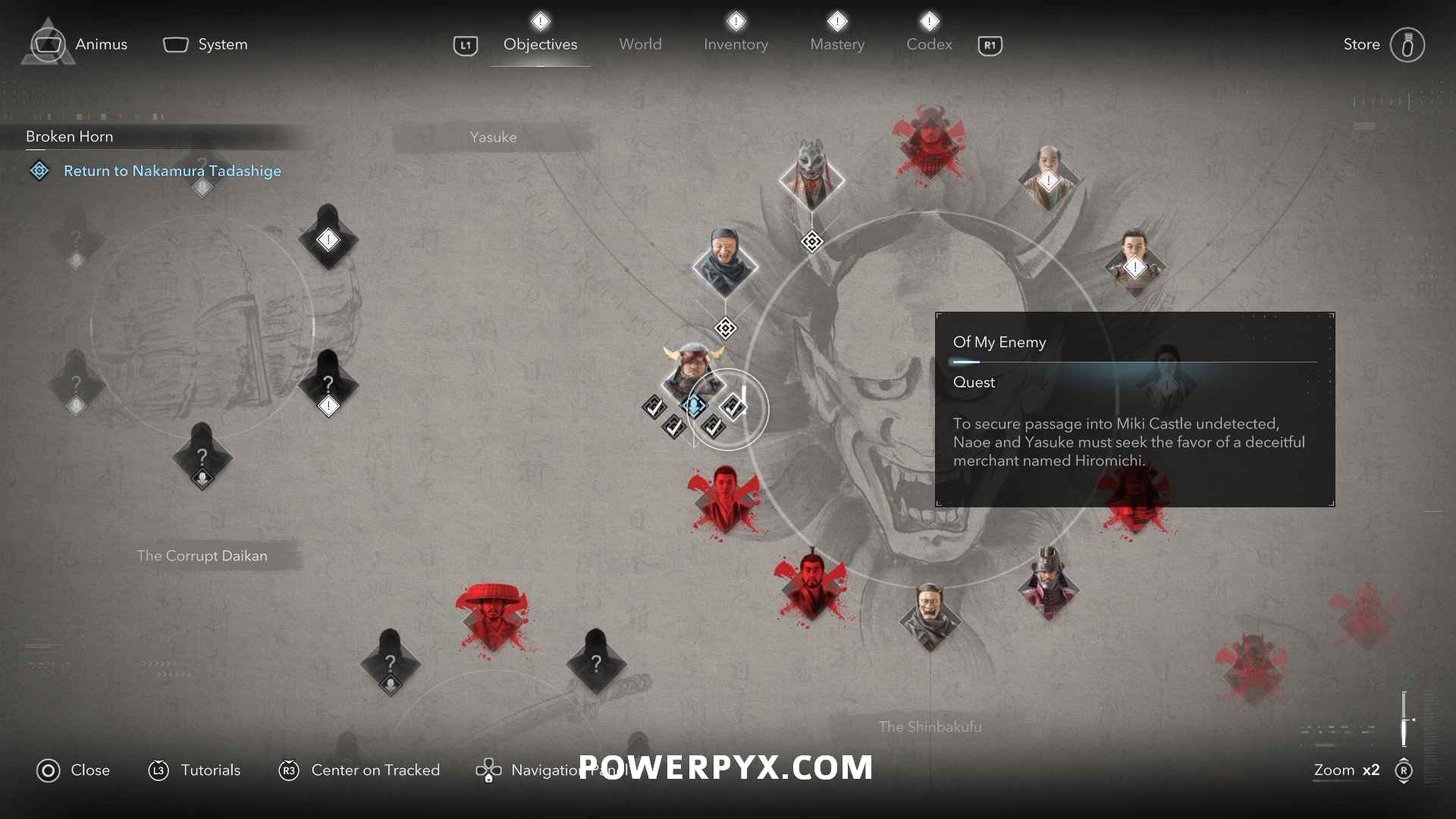Go to the Mastery tab
Viewport: 1456px width, 819px height.
837,44
